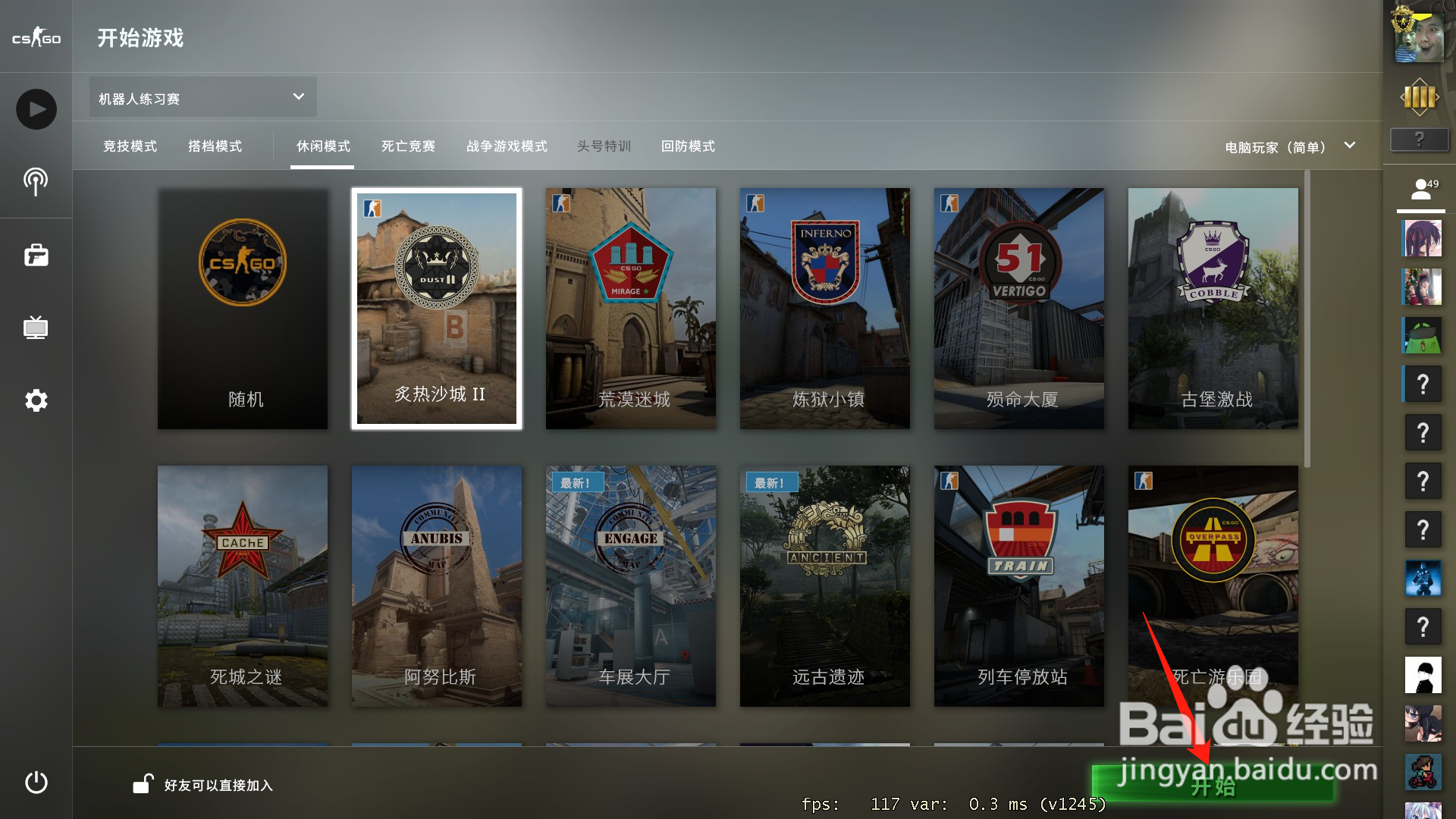Deselect the 炙热沙城 II map card
Viewport: 1456px width, 819px height.
pyautogui.click(x=436, y=308)
